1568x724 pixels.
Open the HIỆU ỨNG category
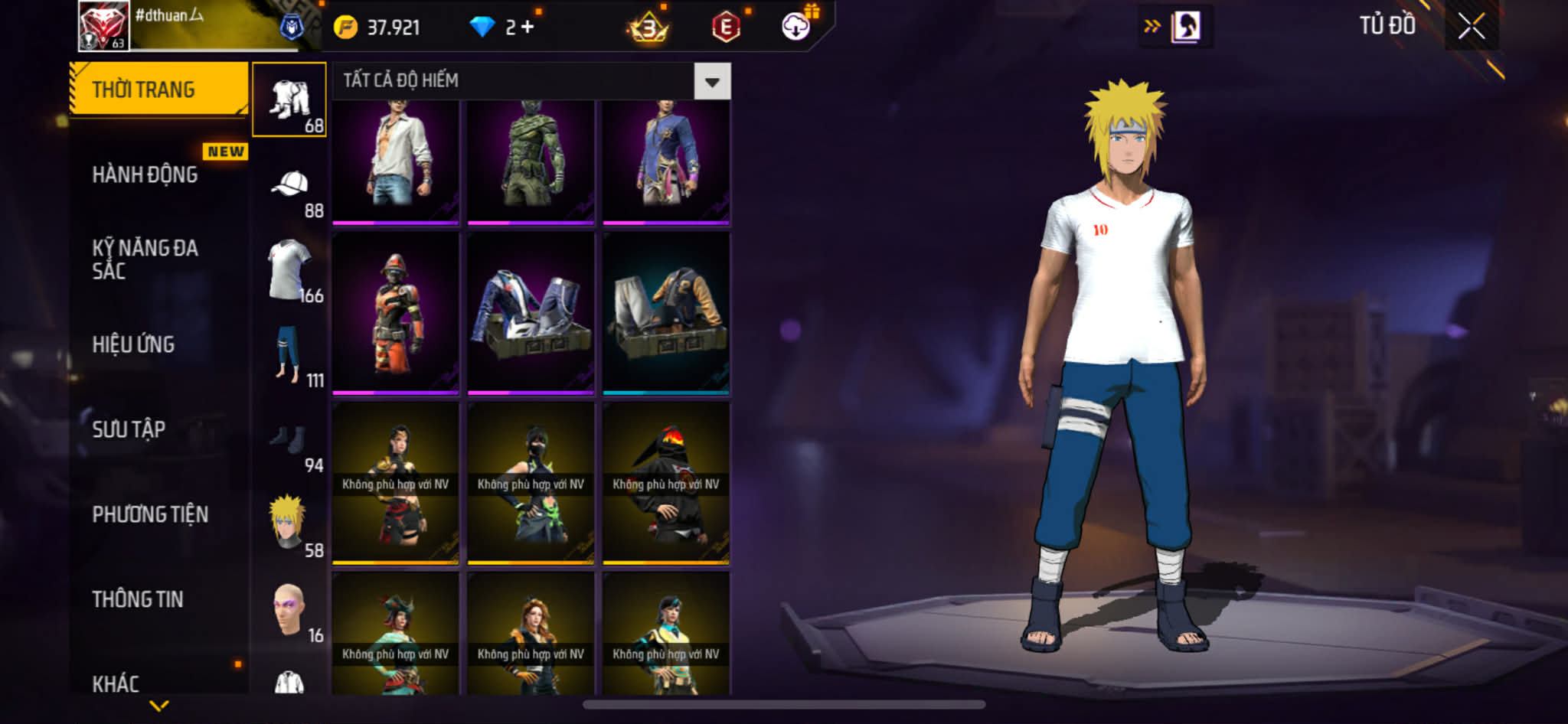click(x=134, y=344)
